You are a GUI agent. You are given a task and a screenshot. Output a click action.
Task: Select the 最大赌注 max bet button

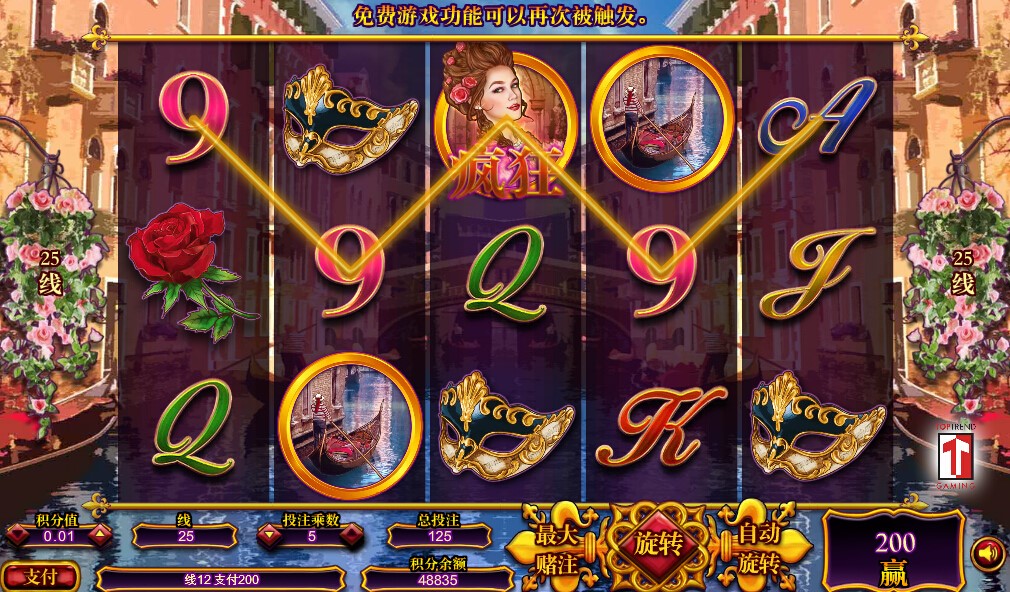[x=556, y=547]
